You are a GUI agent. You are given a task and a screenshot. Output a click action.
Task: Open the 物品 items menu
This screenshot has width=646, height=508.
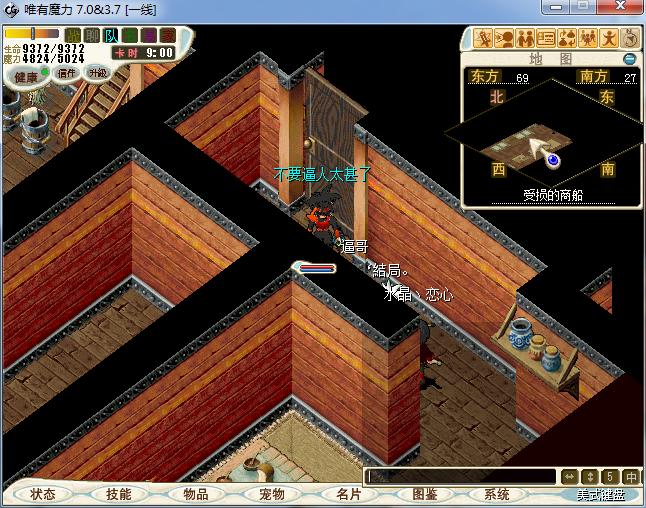[195, 494]
